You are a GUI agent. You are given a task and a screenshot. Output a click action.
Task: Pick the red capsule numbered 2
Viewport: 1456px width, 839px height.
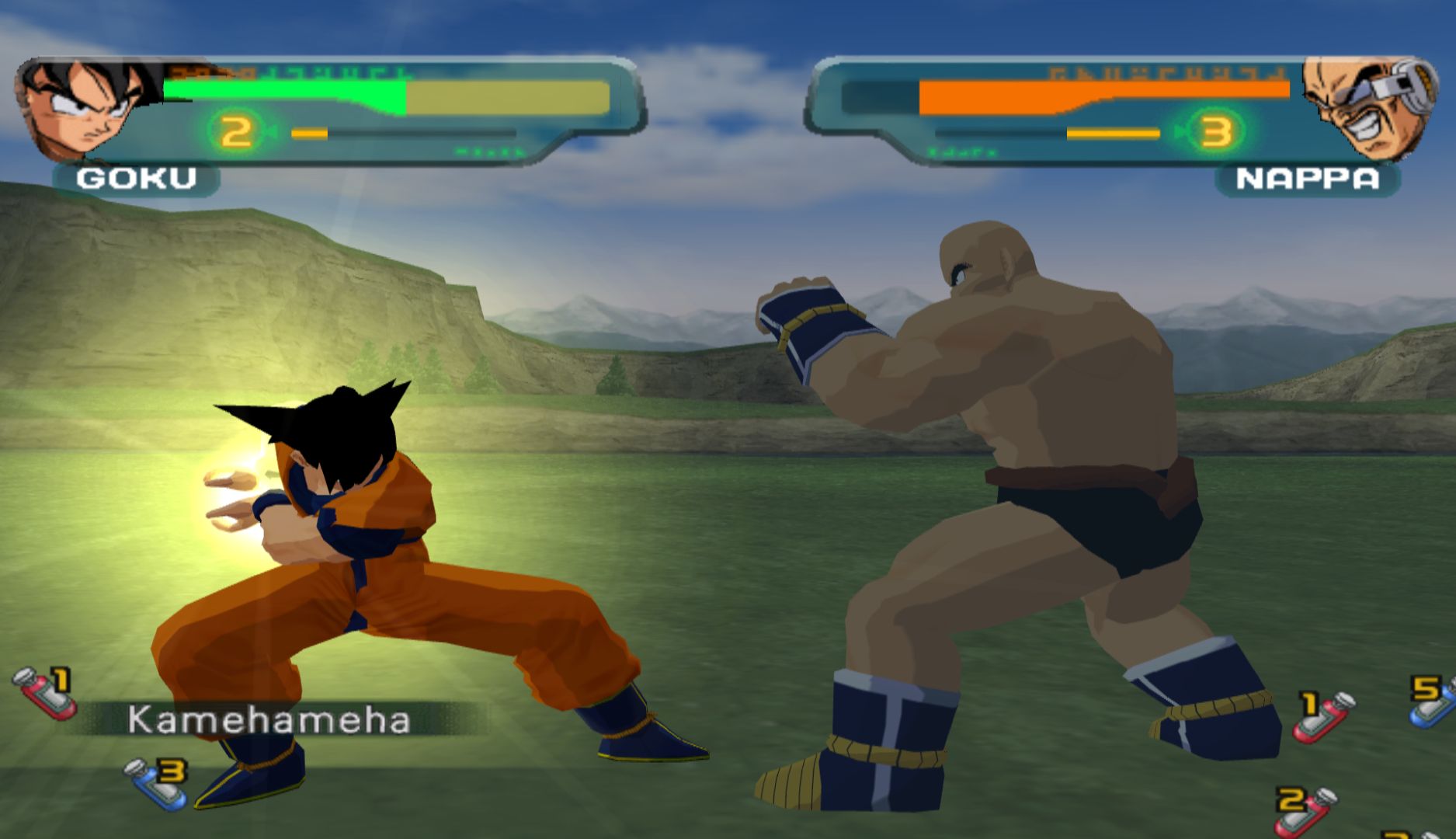[1307, 810]
